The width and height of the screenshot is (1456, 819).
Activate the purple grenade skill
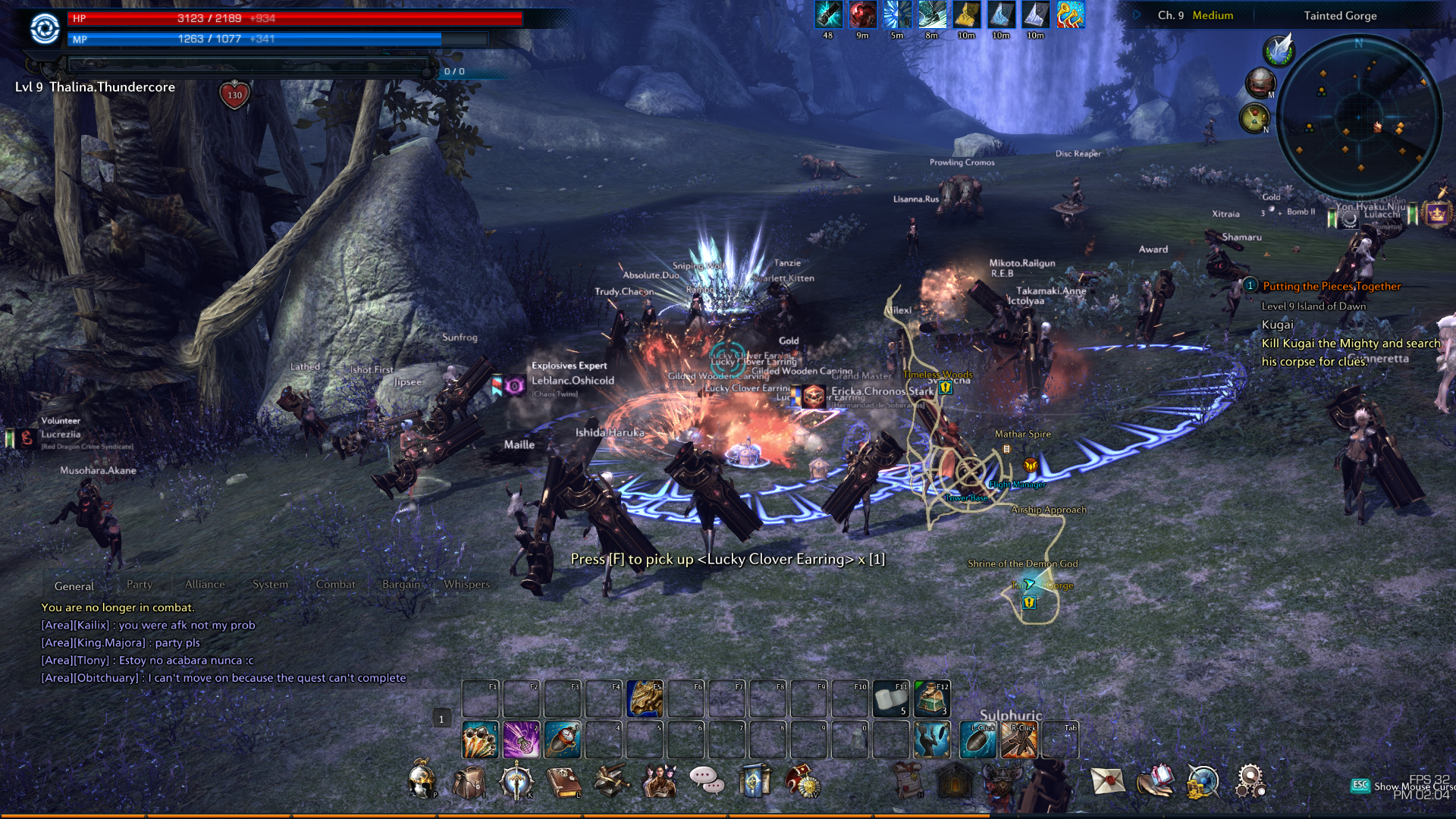pos(521,740)
